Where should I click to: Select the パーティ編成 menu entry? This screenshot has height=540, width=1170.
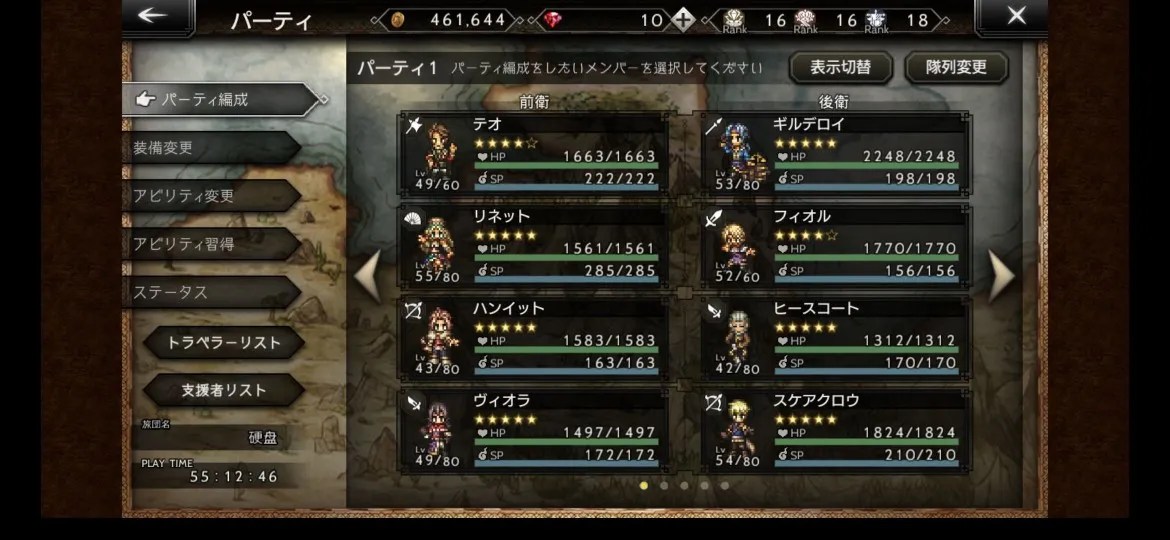tap(215, 99)
